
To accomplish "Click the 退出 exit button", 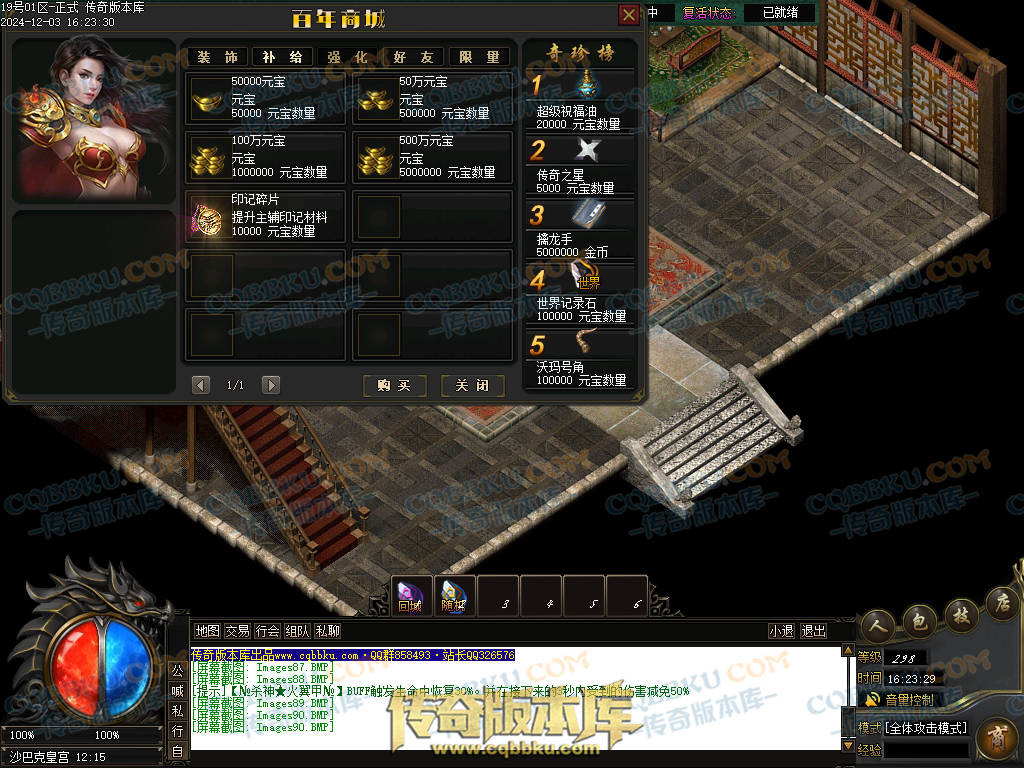I will click(x=813, y=631).
